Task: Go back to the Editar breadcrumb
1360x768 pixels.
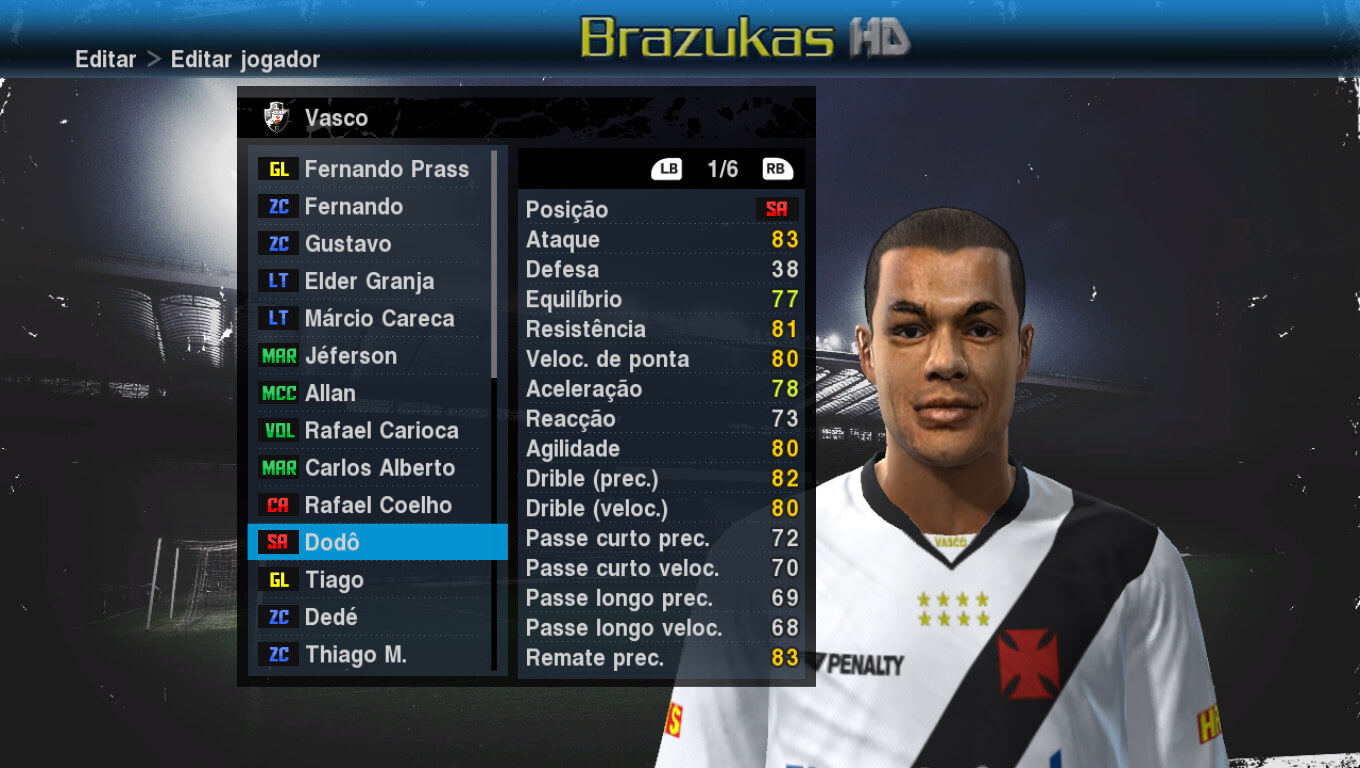Action: click(105, 59)
